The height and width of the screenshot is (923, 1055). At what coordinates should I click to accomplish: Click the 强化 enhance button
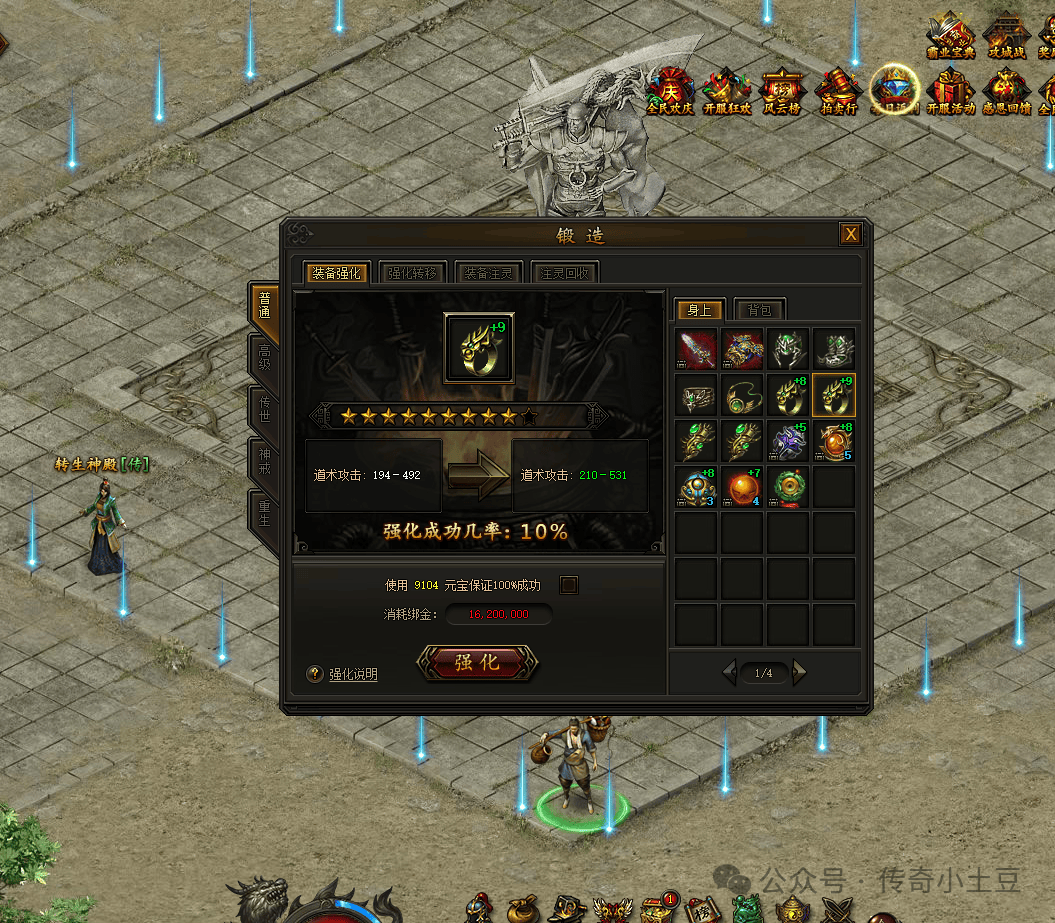point(477,662)
